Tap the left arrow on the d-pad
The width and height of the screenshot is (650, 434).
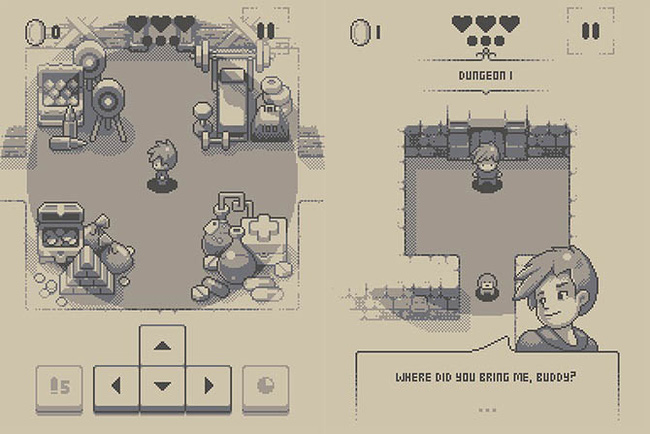pos(116,386)
